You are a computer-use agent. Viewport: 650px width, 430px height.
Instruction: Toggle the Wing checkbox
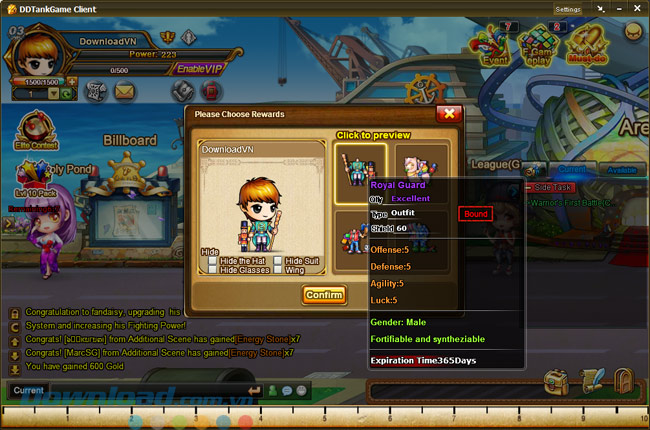click(277, 270)
